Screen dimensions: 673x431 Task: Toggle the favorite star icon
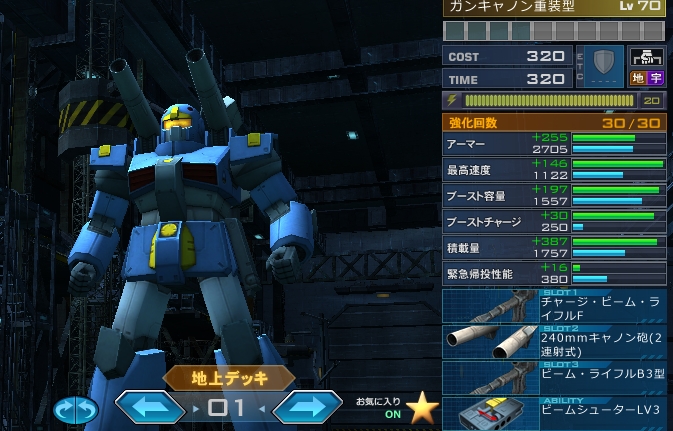pyautogui.click(x=423, y=408)
